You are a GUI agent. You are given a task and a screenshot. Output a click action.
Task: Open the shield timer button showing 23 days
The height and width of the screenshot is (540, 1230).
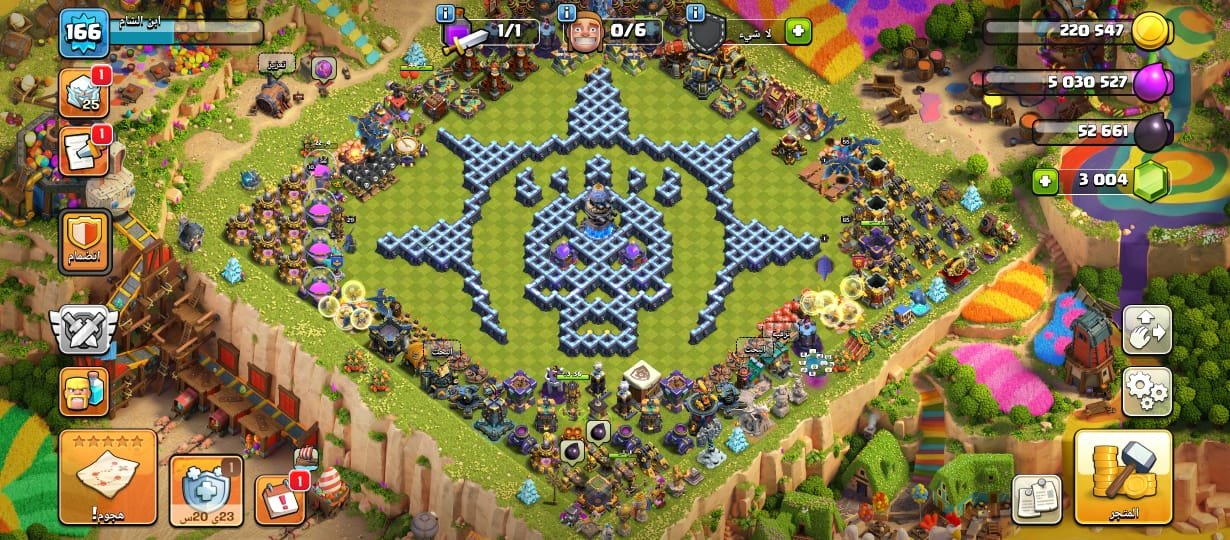pos(206,489)
